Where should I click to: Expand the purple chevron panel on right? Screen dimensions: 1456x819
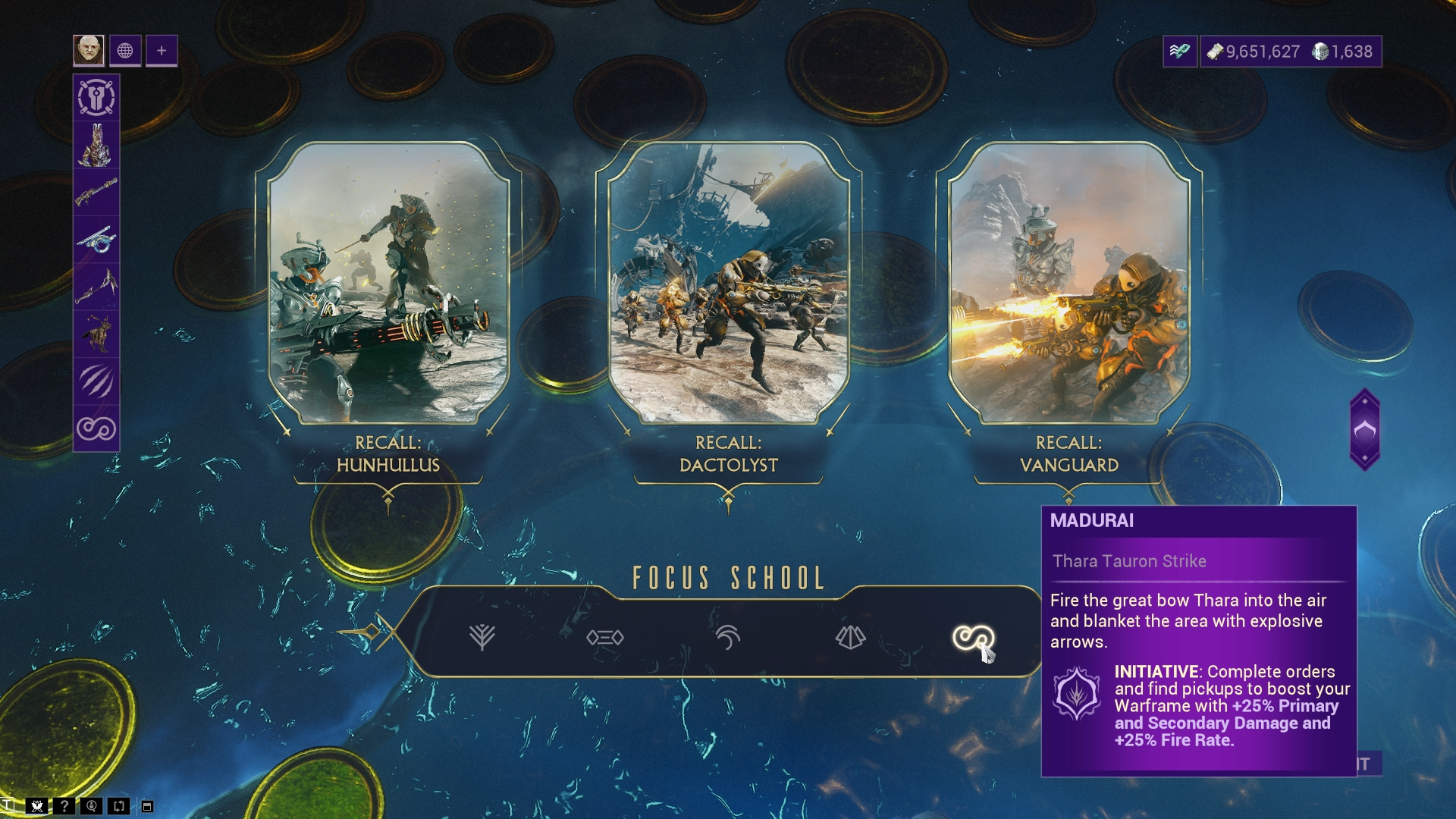point(1364,430)
